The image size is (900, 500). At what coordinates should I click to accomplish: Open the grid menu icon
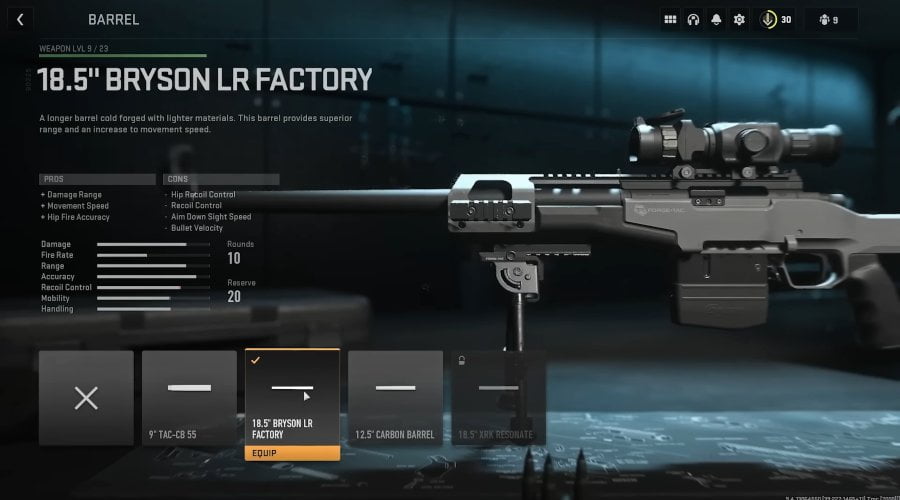click(670, 19)
